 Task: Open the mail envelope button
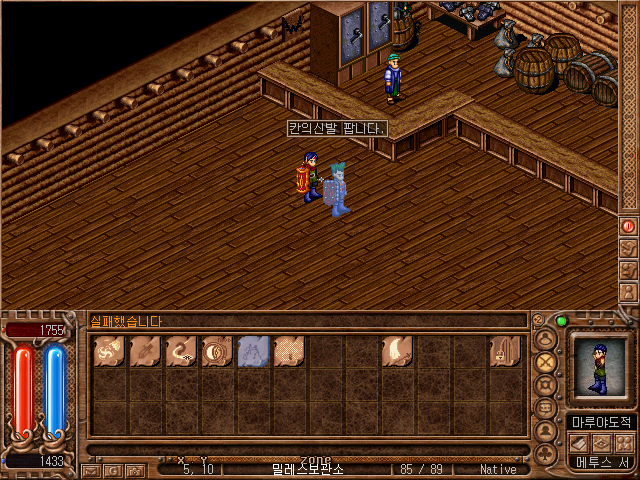point(92,469)
